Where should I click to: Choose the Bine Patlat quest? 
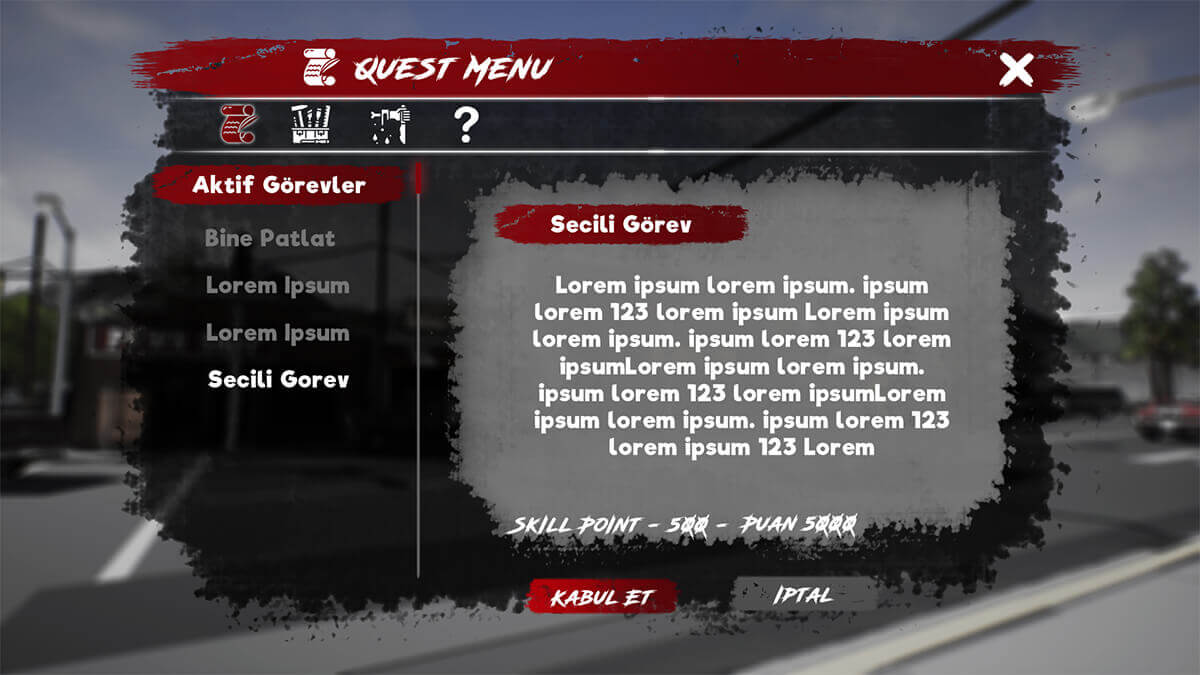270,239
